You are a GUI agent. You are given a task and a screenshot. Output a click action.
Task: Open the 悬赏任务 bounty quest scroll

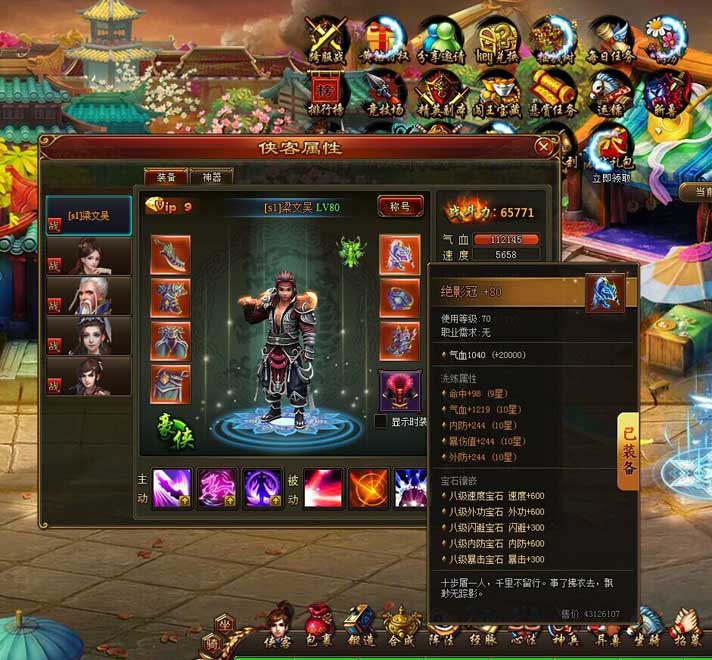(x=554, y=95)
